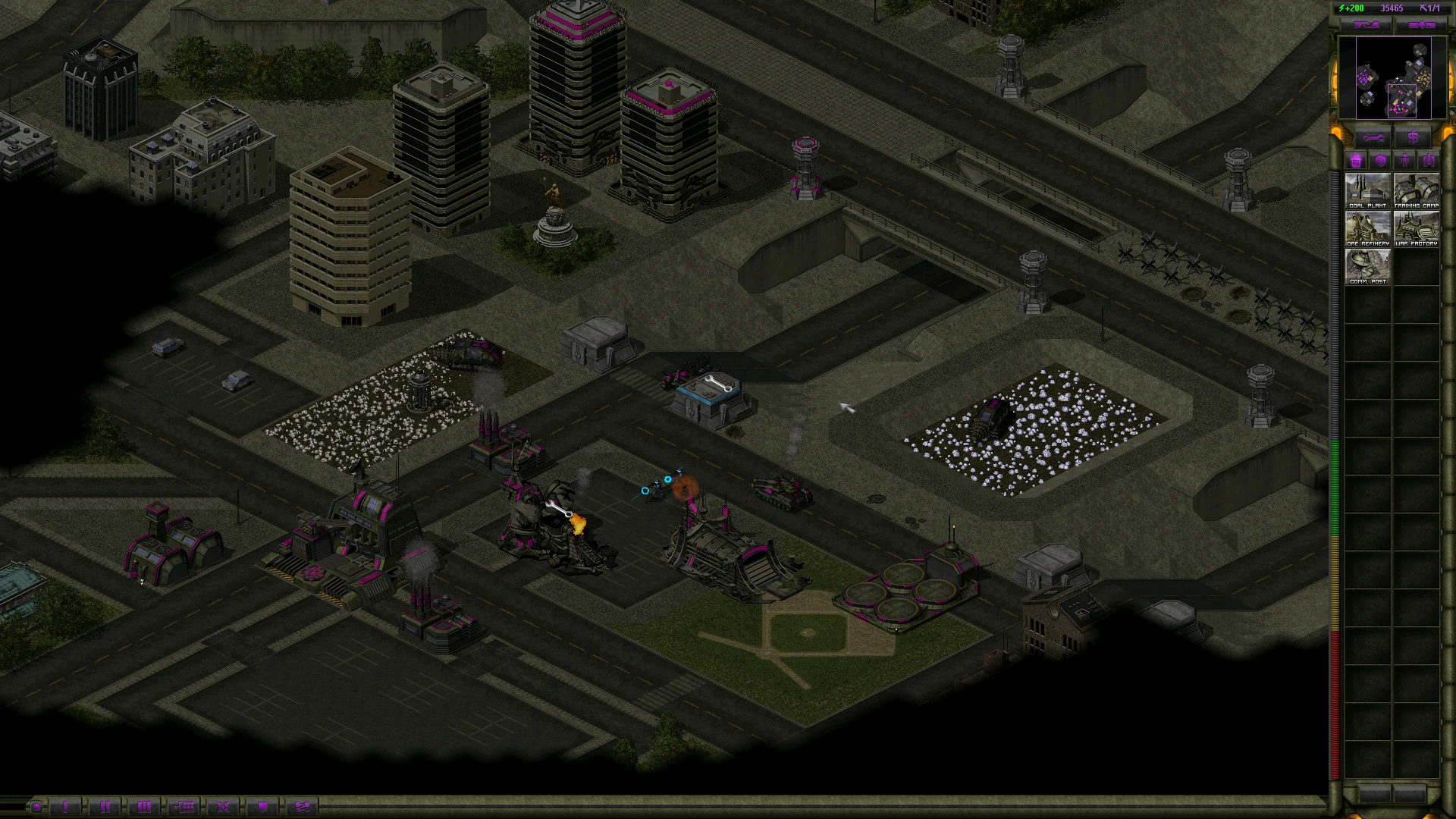Image resolution: width=1456 pixels, height=819 pixels.
Task: Switch to the buildings production tab
Action: 1356,161
